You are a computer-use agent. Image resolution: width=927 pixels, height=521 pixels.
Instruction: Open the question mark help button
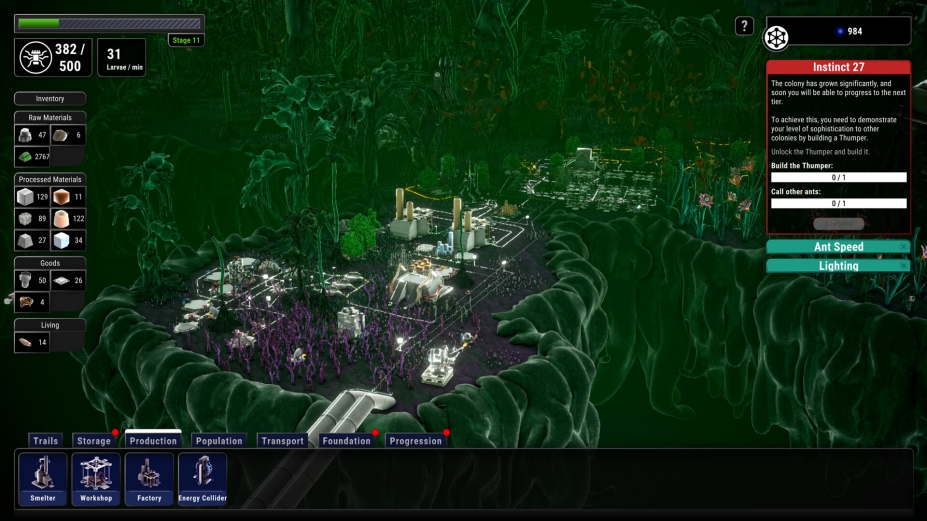click(744, 27)
